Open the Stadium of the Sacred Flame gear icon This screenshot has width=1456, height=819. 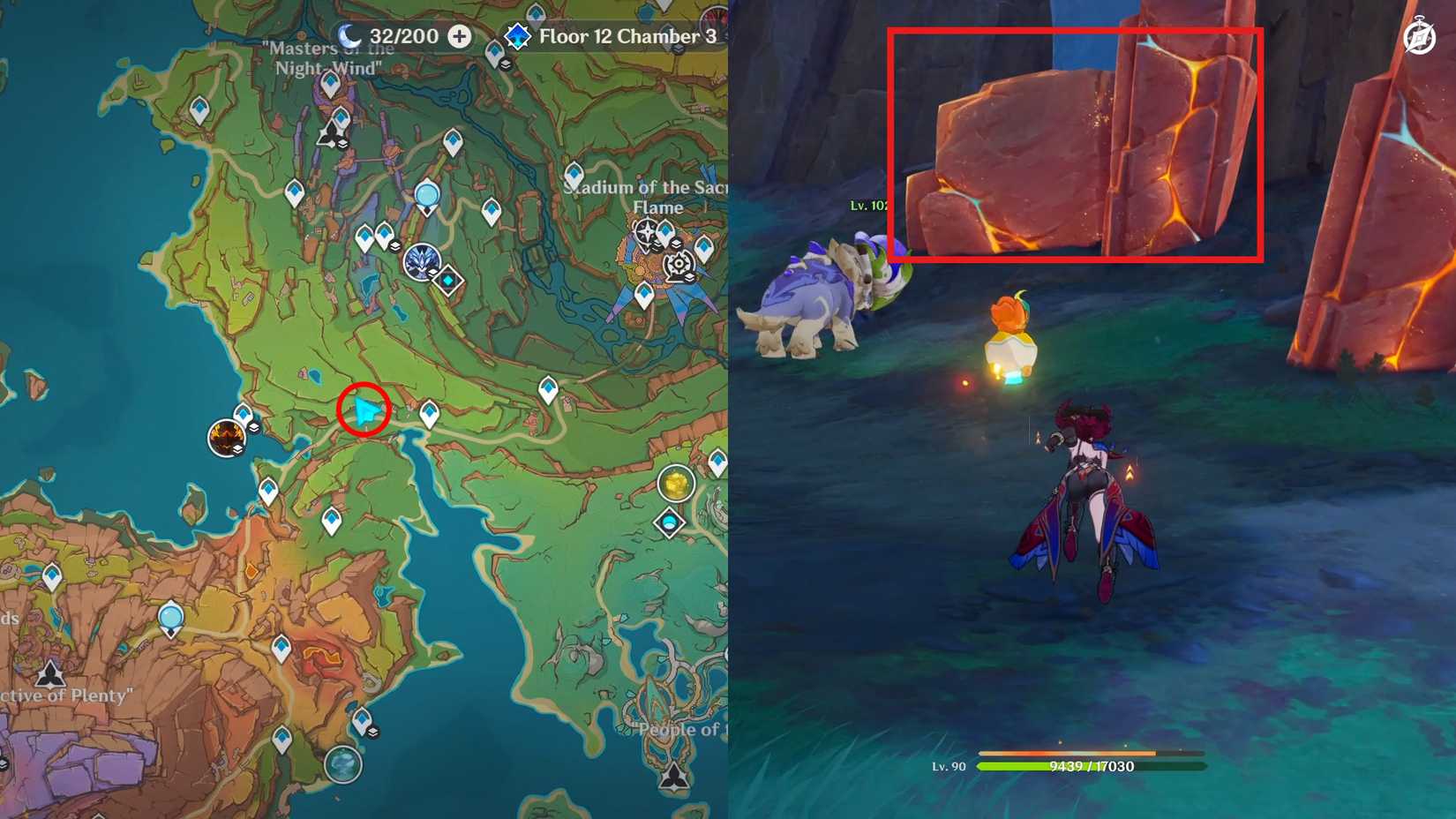coord(679,264)
